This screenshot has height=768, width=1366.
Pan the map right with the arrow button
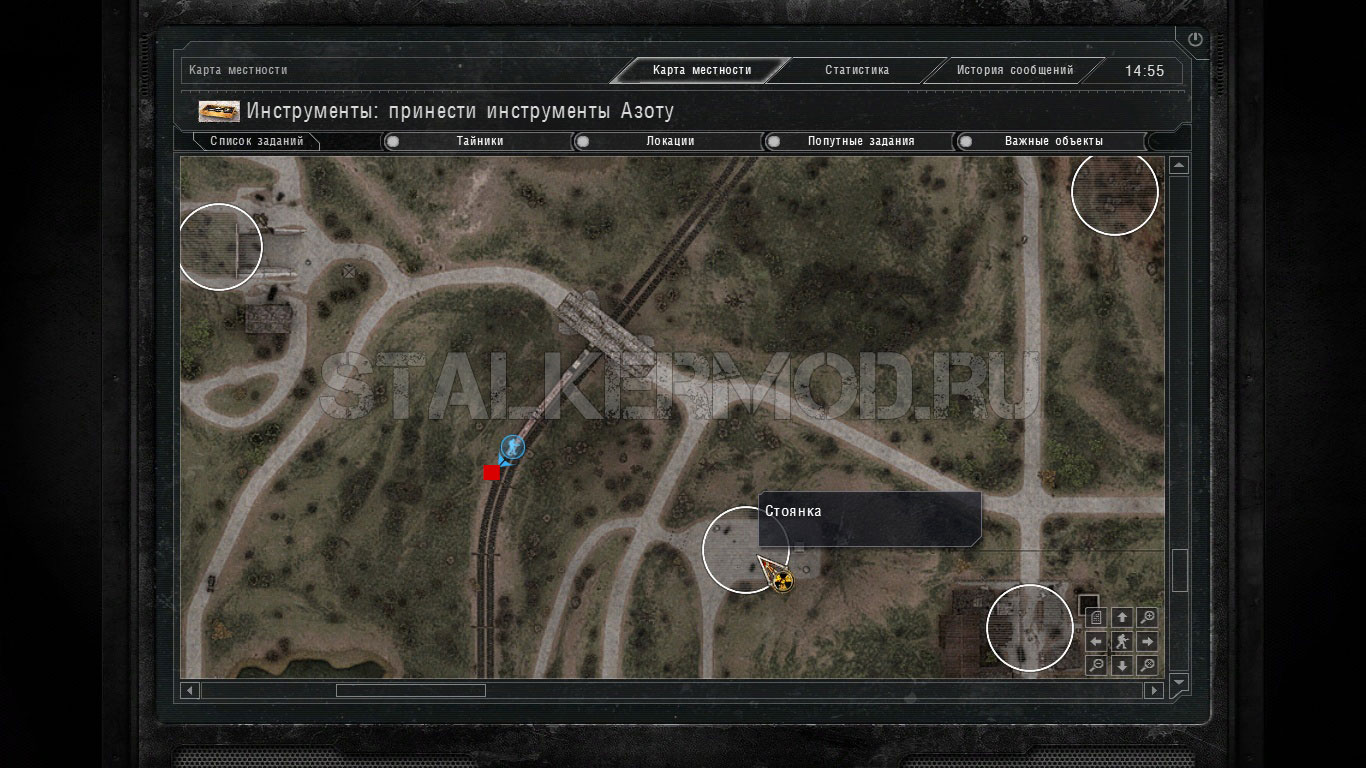(1148, 642)
